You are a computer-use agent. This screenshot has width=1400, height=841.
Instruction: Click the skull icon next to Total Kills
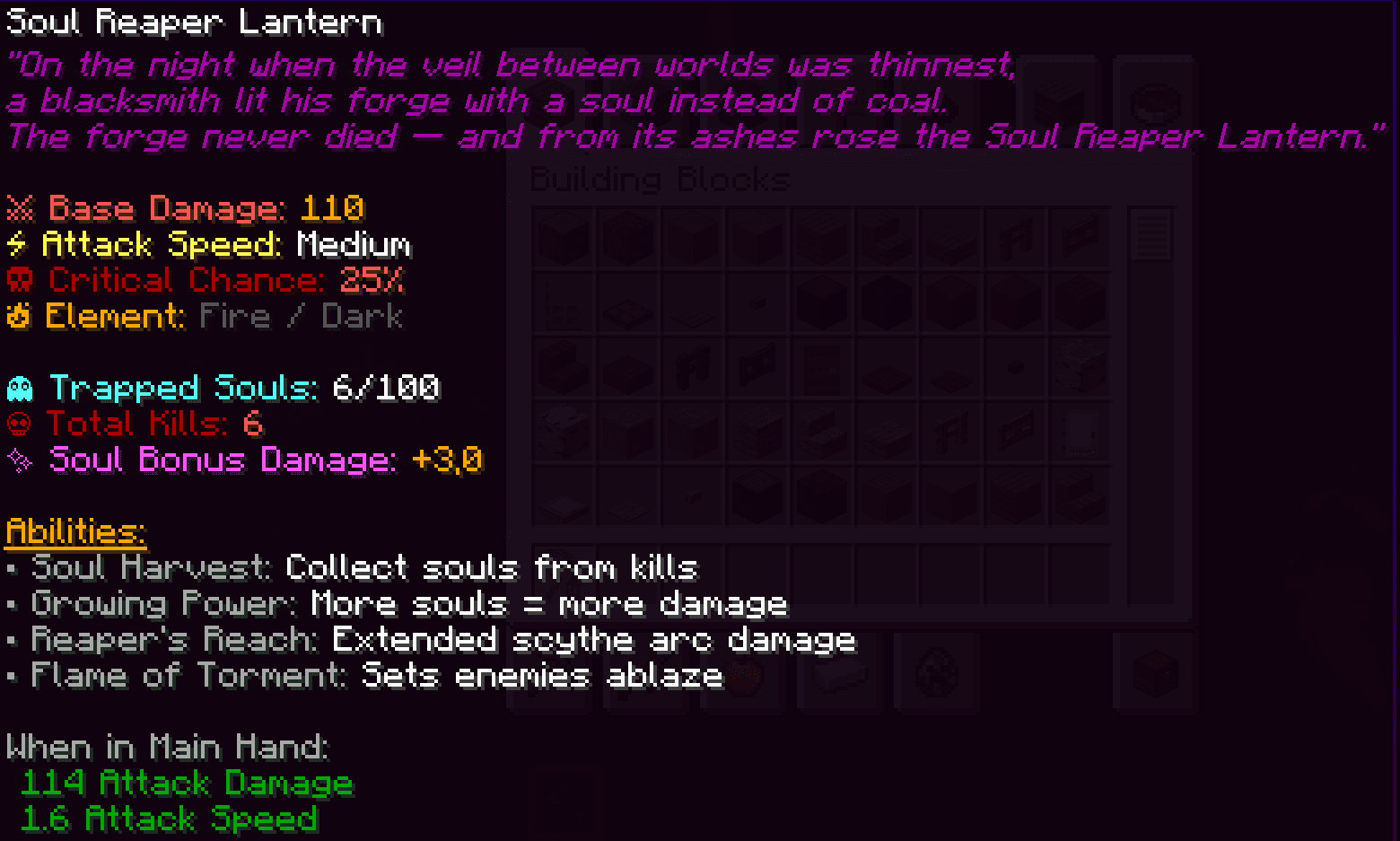pyautogui.click(x=18, y=424)
